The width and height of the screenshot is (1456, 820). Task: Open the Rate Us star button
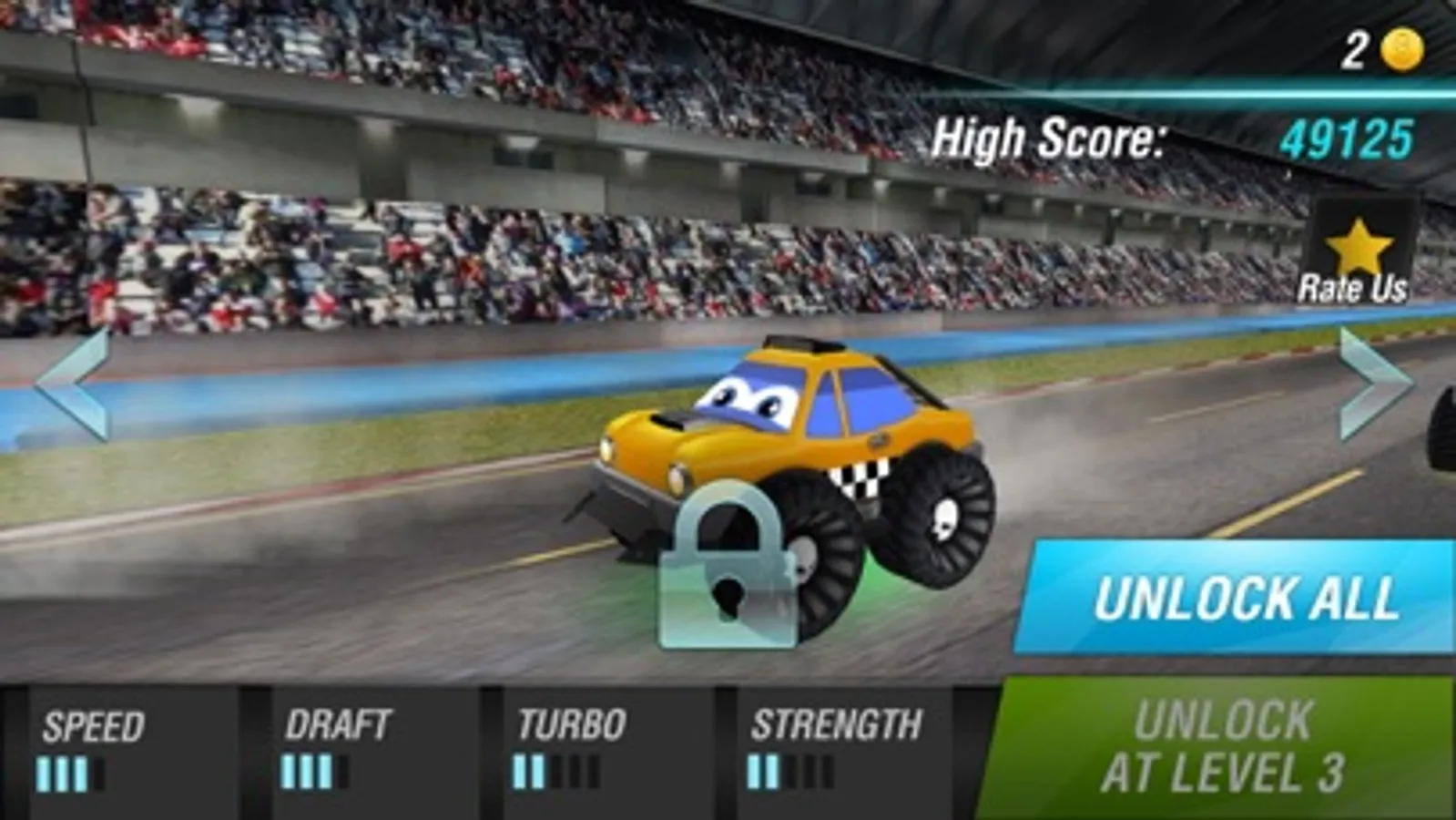click(1356, 255)
